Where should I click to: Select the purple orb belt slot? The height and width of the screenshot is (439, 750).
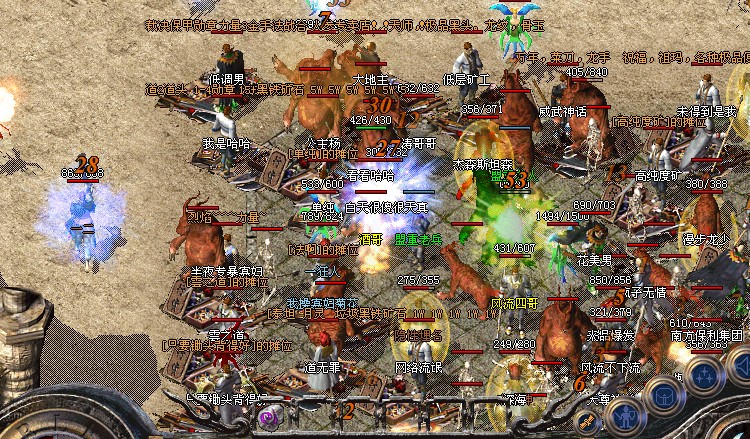[x=269, y=419]
